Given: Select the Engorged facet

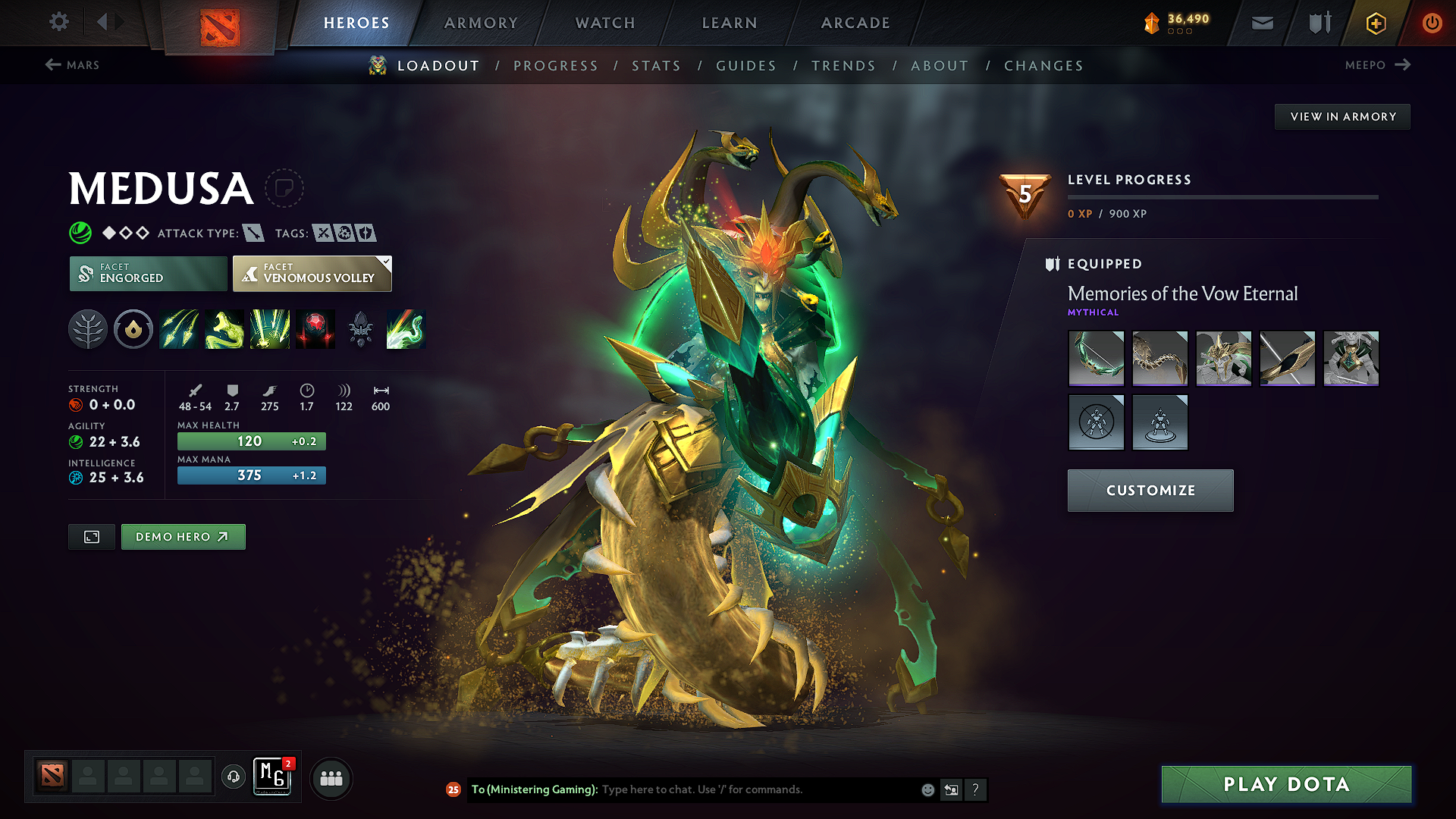Looking at the screenshot, I should click(x=147, y=273).
